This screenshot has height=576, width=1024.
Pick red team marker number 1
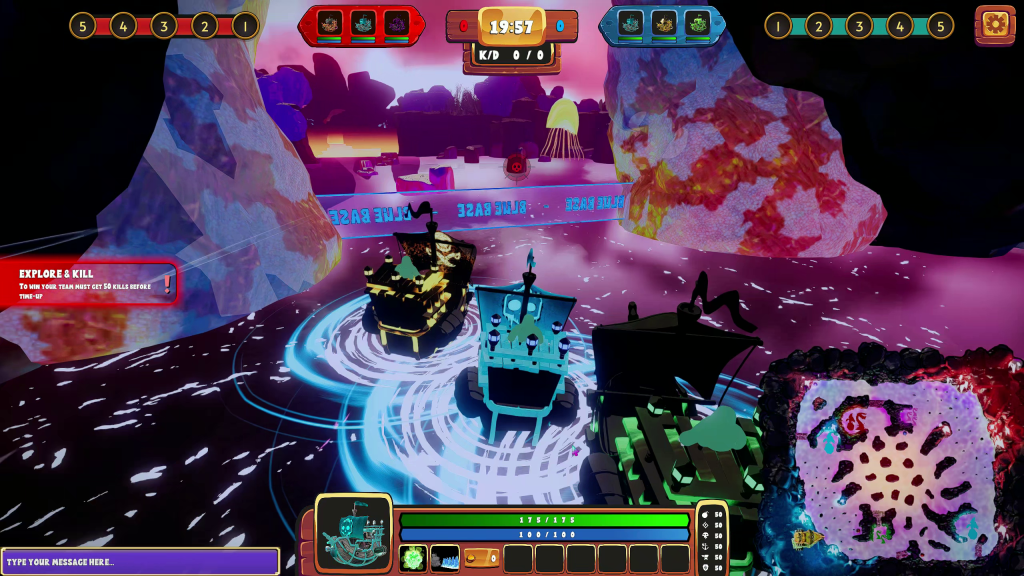pyautogui.click(x=245, y=25)
